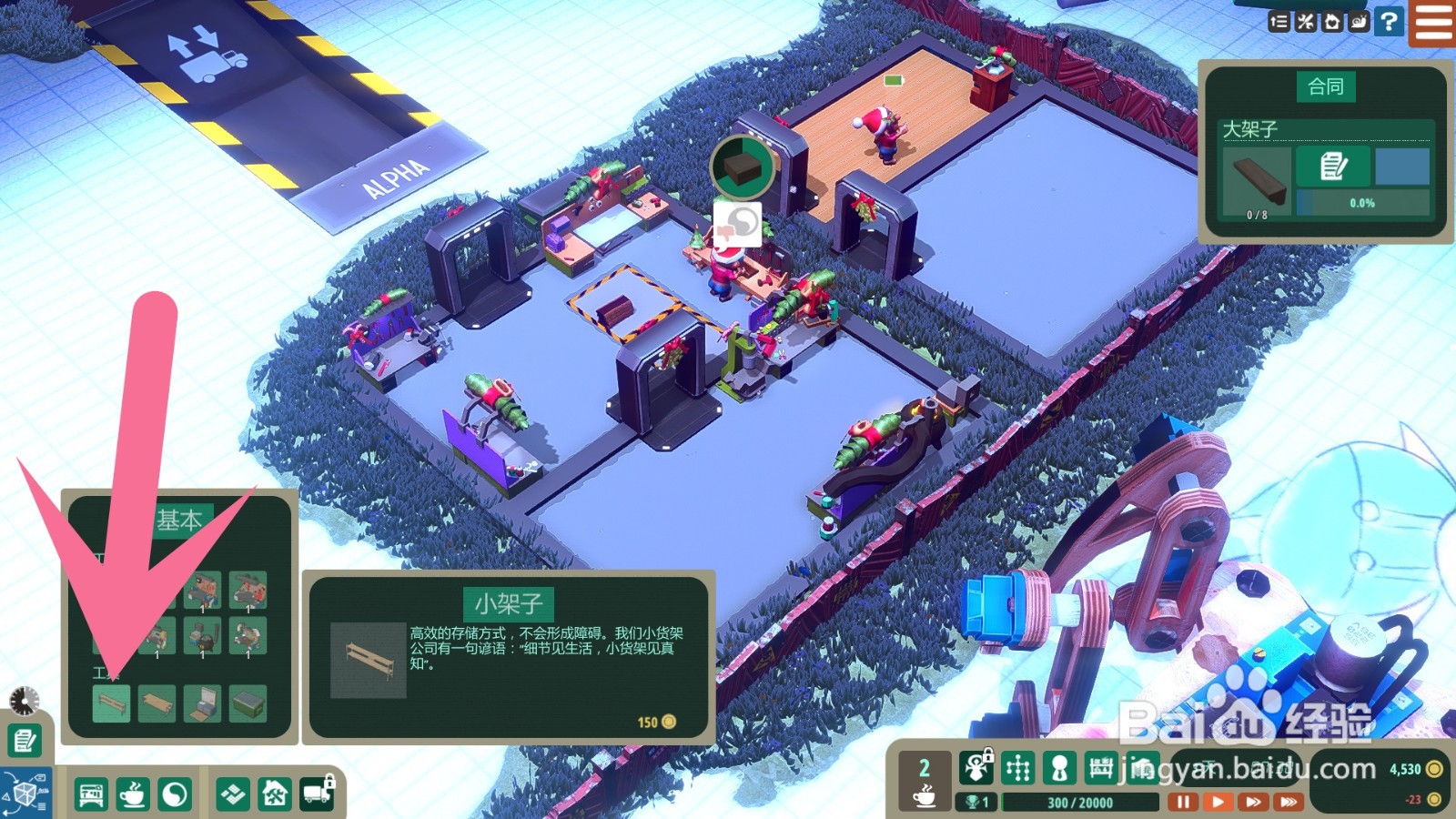Image resolution: width=1456 pixels, height=819 pixels.
Task: Click the house with heart icon
Action: coord(1332,21)
